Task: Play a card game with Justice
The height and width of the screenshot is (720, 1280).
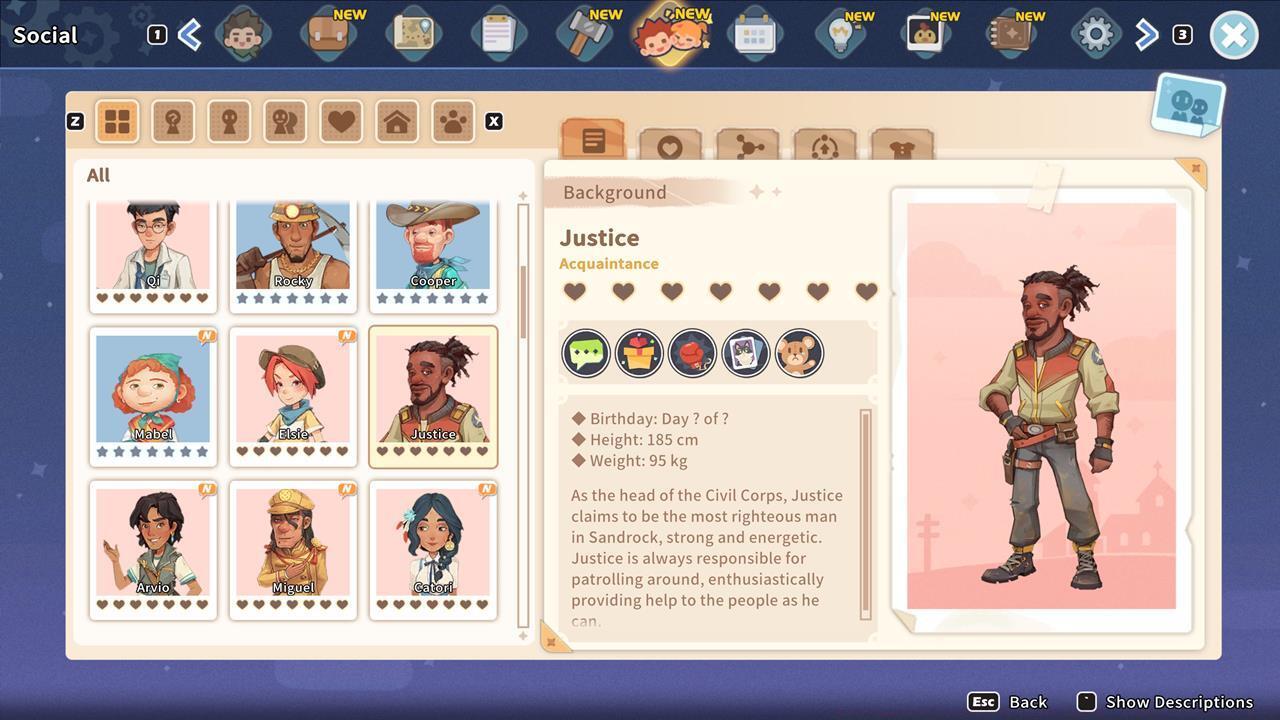Action: 746,352
